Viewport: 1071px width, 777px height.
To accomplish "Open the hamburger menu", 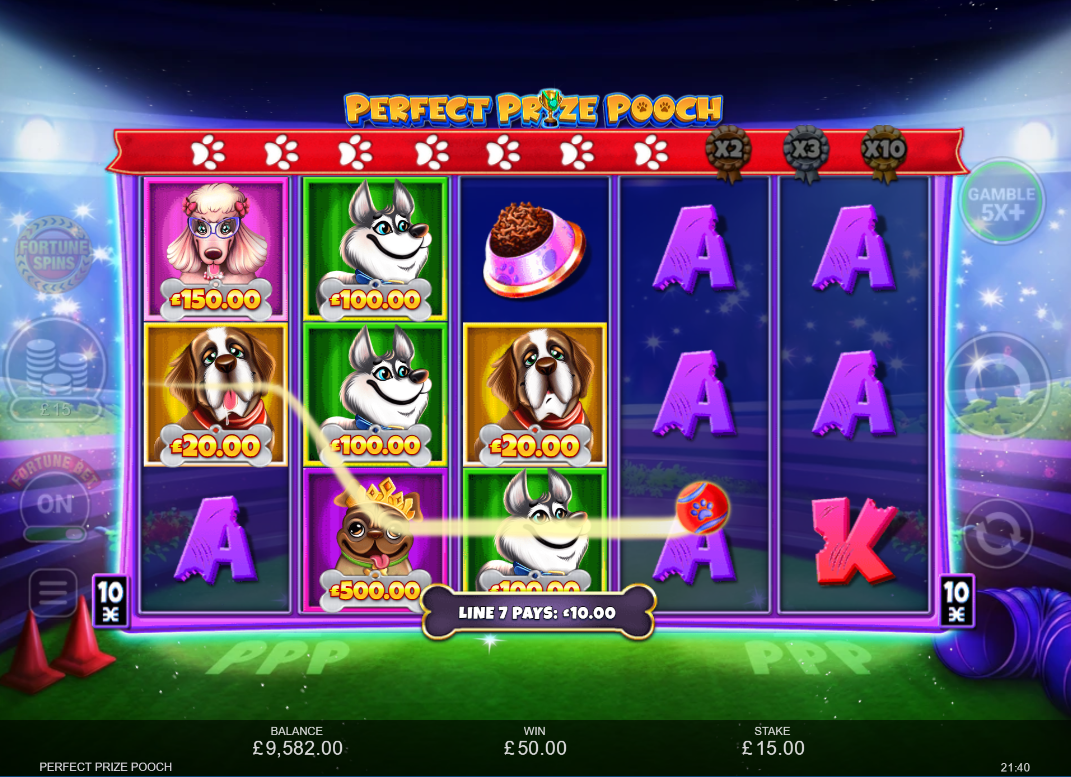I will pyautogui.click(x=53, y=594).
